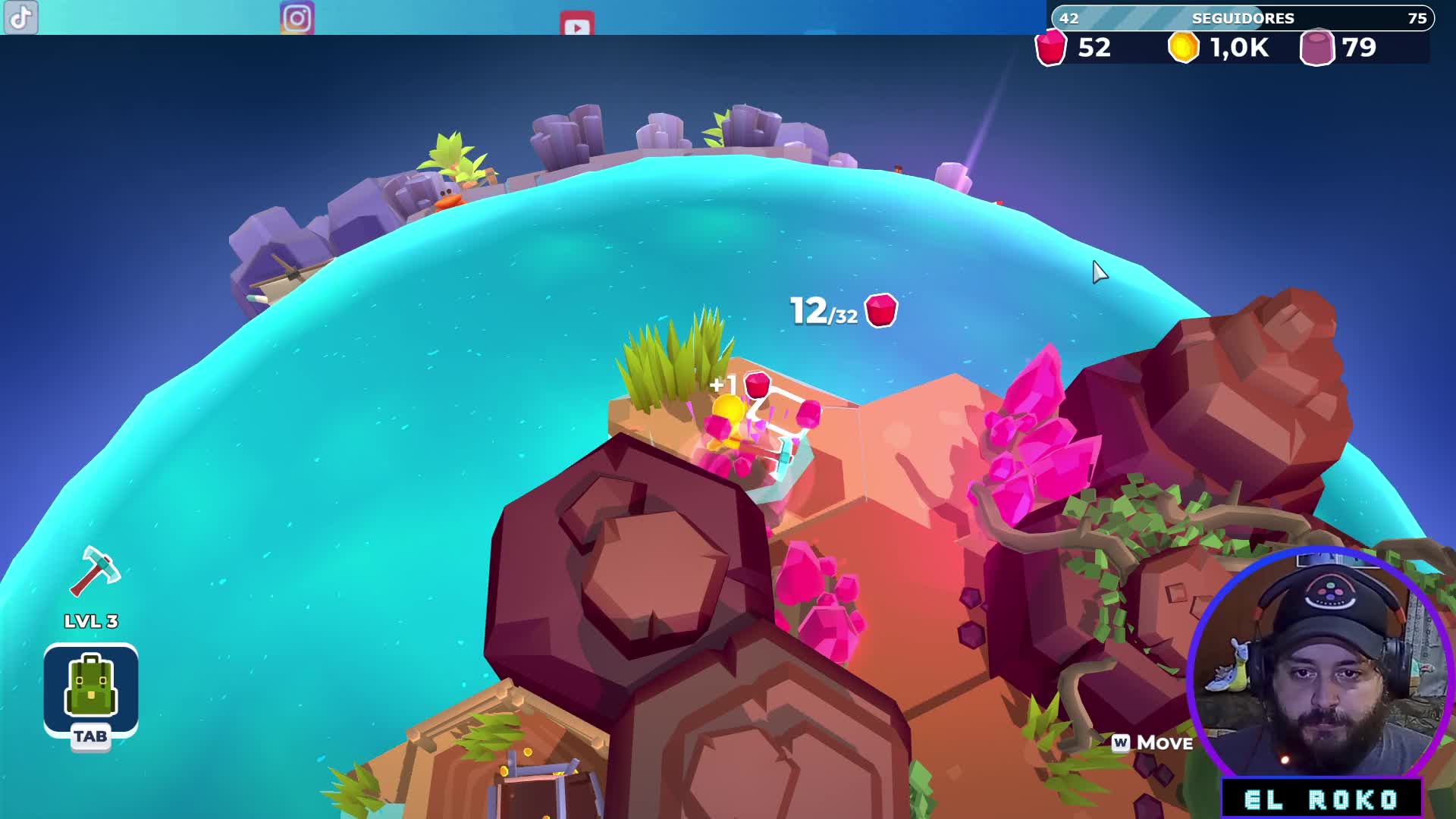Select the level 3 pickaxe tool

[94, 572]
